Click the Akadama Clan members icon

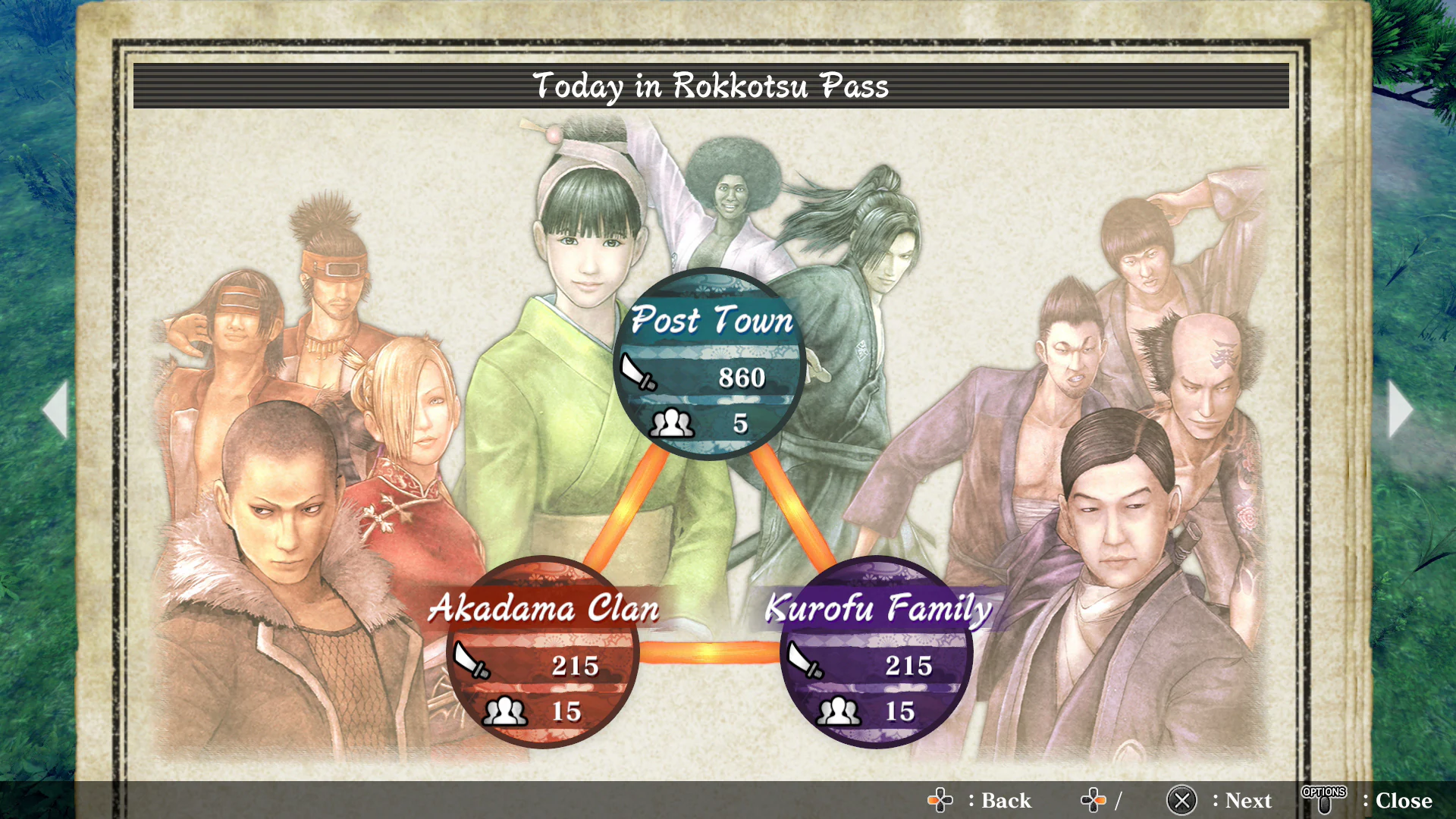click(x=506, y=711)
